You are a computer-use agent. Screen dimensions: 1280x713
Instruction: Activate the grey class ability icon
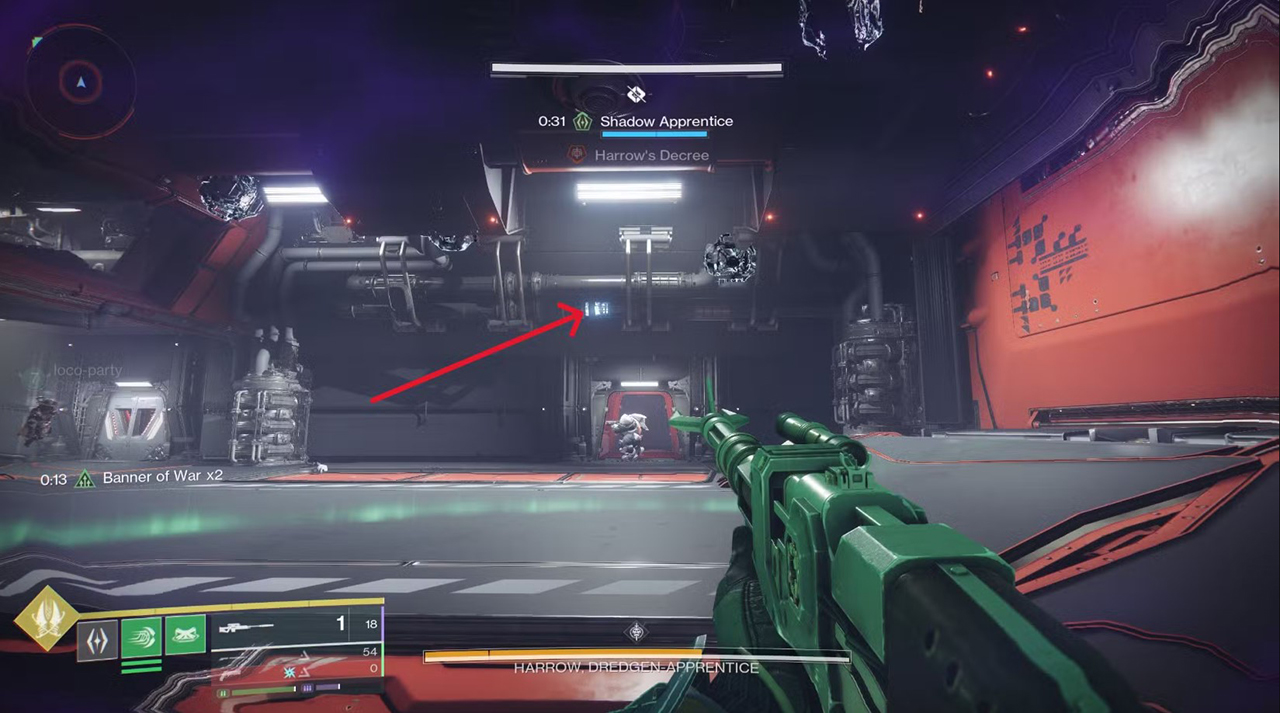[98, 639]
